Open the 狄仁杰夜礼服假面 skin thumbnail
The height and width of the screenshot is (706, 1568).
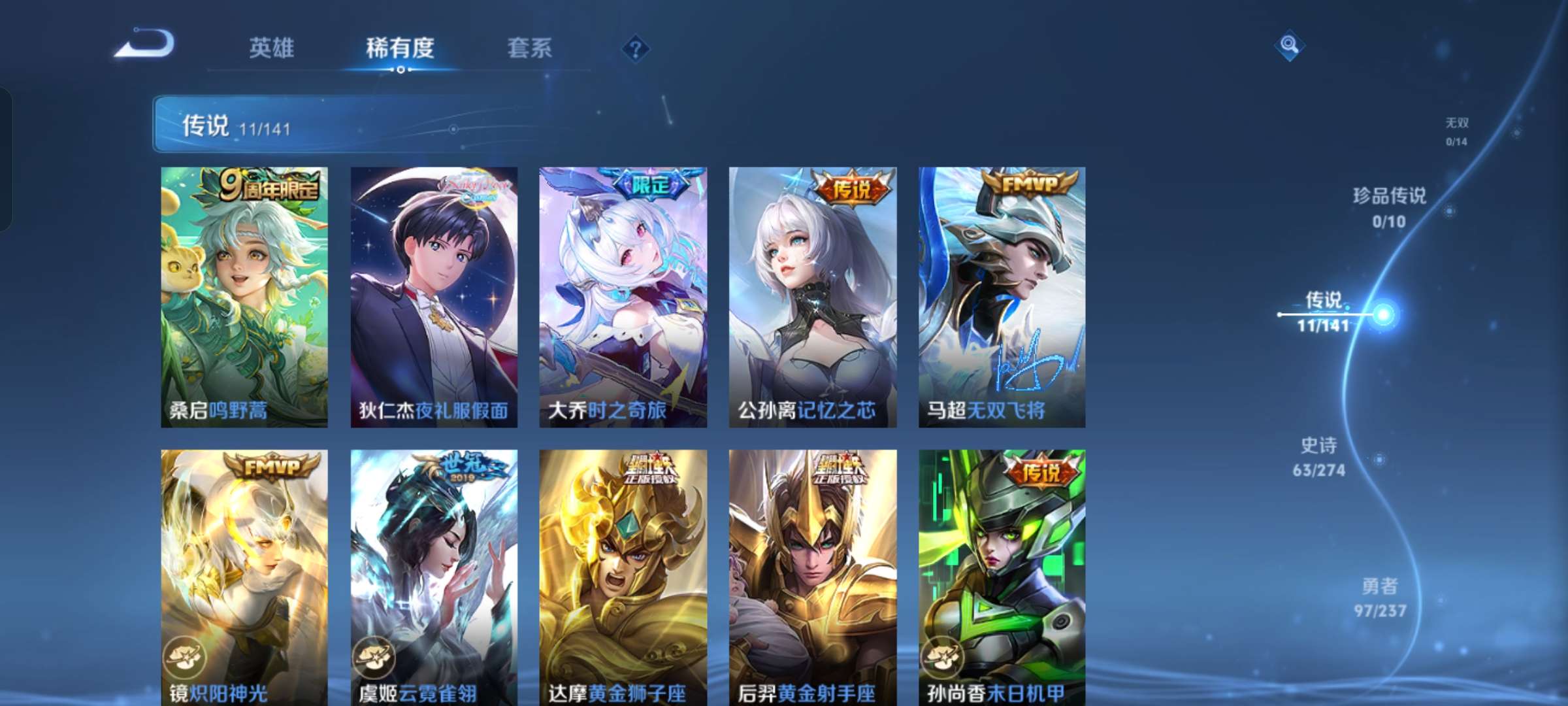[x=433, y=294]
